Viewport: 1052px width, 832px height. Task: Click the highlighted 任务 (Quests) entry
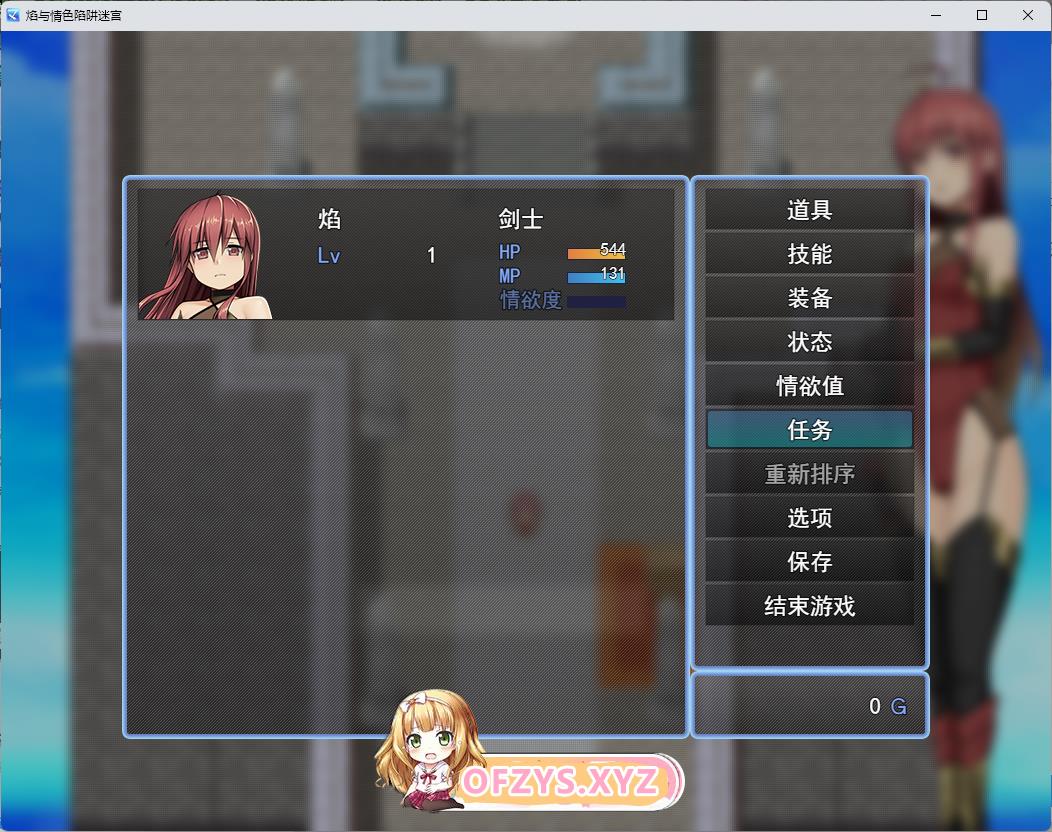point(809,430)
